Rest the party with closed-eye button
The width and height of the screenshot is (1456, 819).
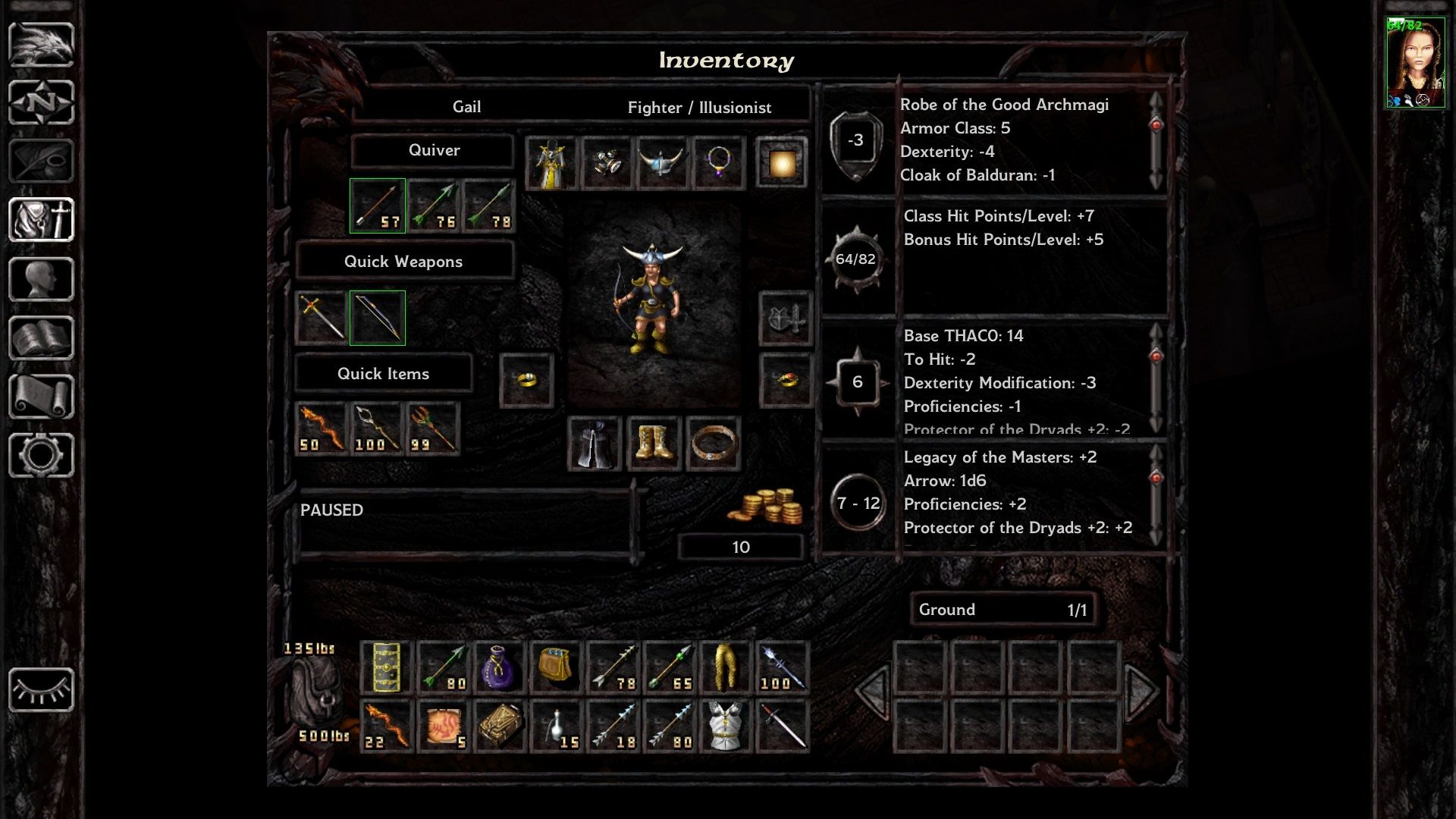coord(41,690)
